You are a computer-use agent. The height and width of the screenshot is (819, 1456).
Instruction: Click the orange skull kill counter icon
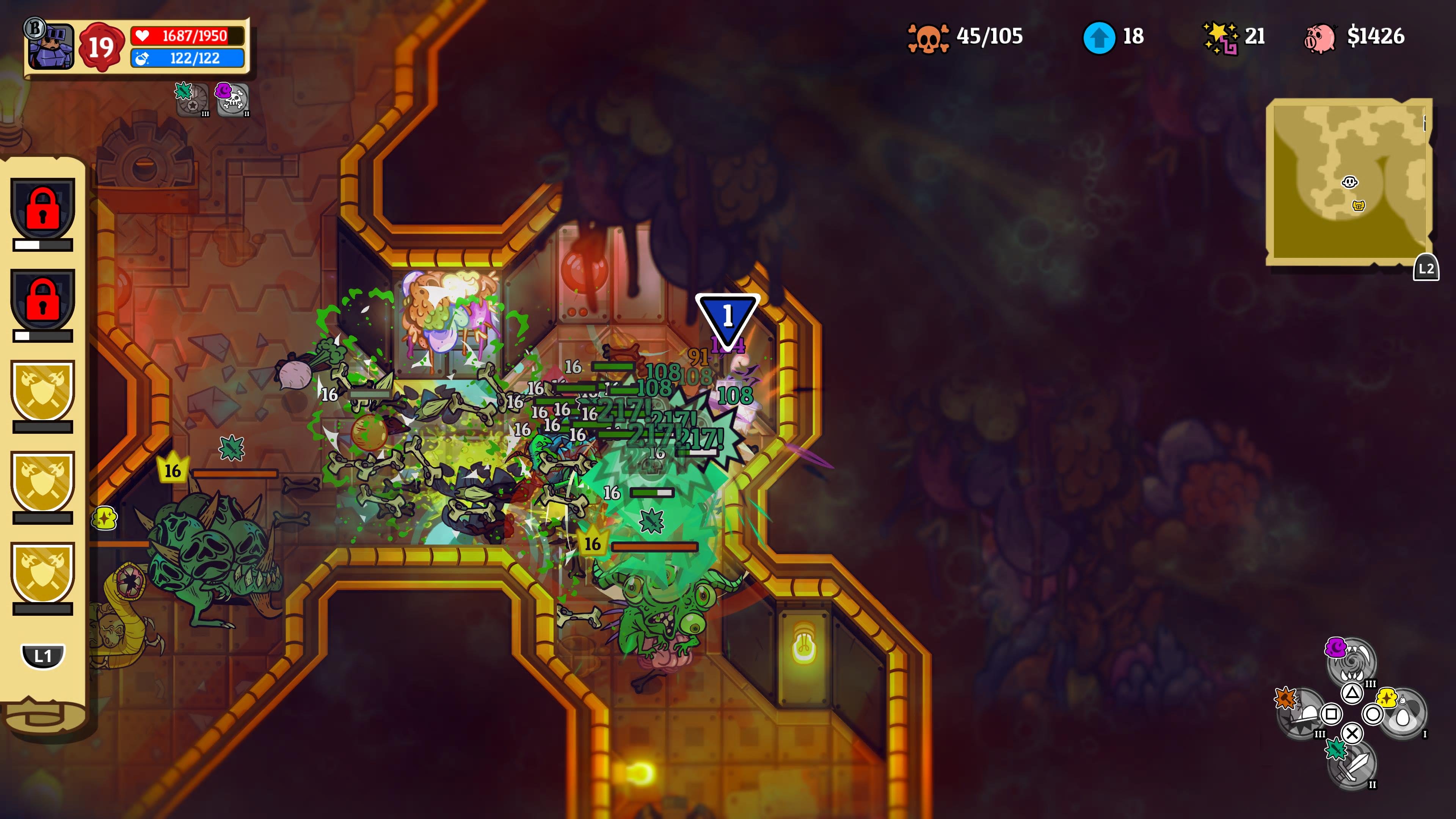(x=927, y=37)
